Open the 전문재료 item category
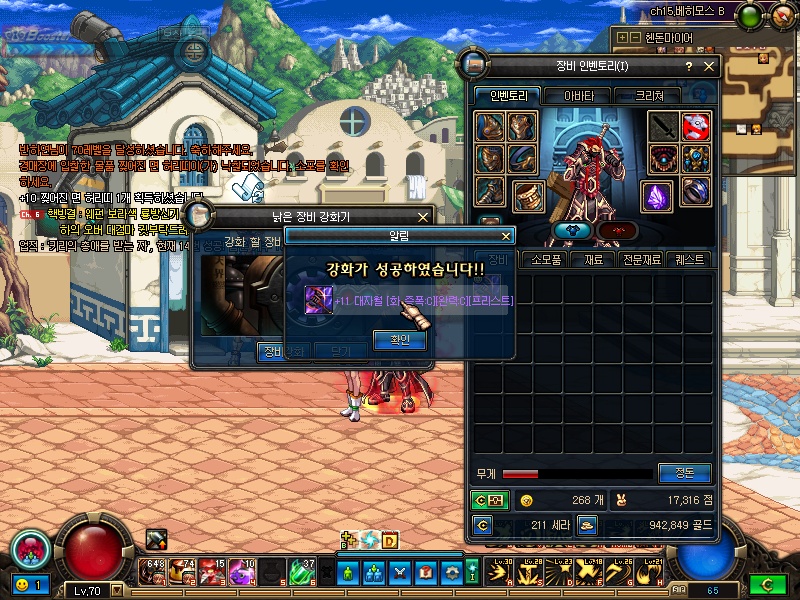800x600 pixels. pos(645,259)
